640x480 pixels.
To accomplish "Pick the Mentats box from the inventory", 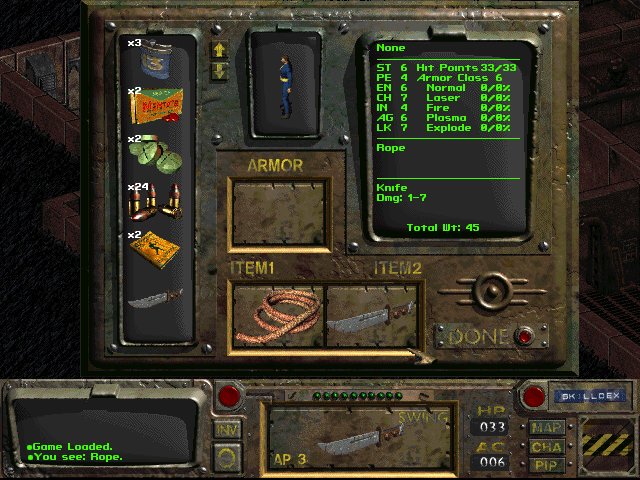I will 155,103.
